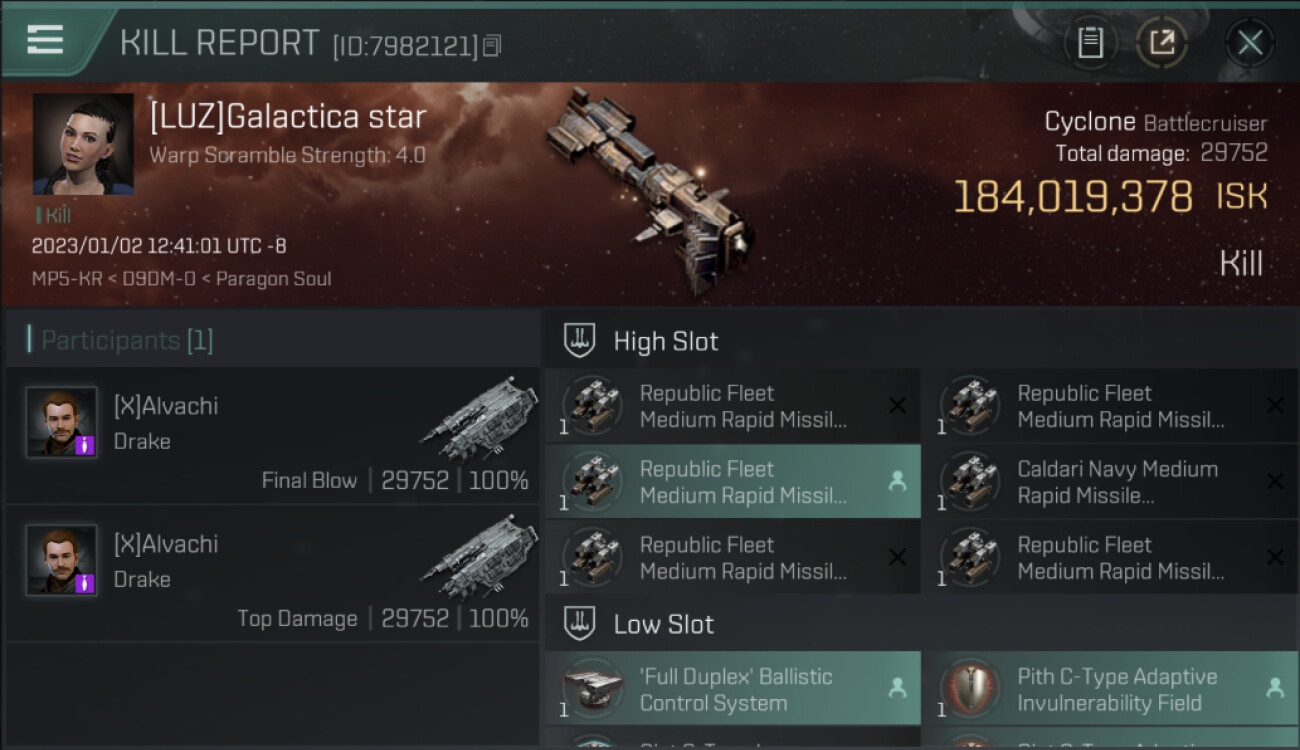This screenshot has height=750, width=1300.
Task: Select the Top Damage participant row
Action: pyautogui.click(x=272, y=572)
